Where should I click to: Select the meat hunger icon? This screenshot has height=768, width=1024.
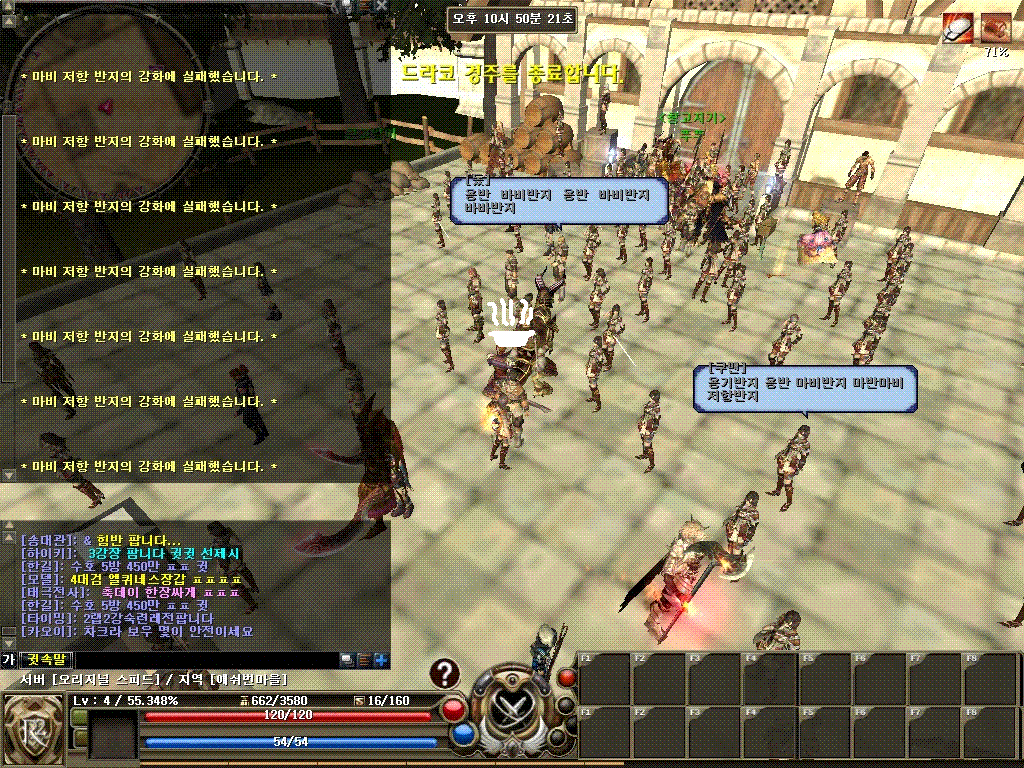click(995, 28)
